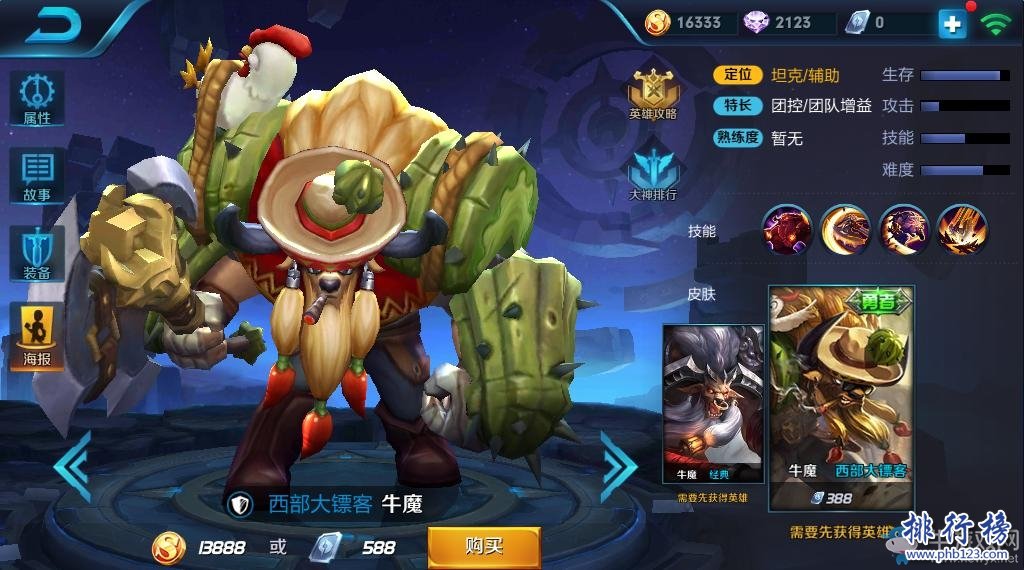Screen dimensions: 1024x570
Task: Select the 牛魔 经典 classic skin
Action: coord(713,403)
